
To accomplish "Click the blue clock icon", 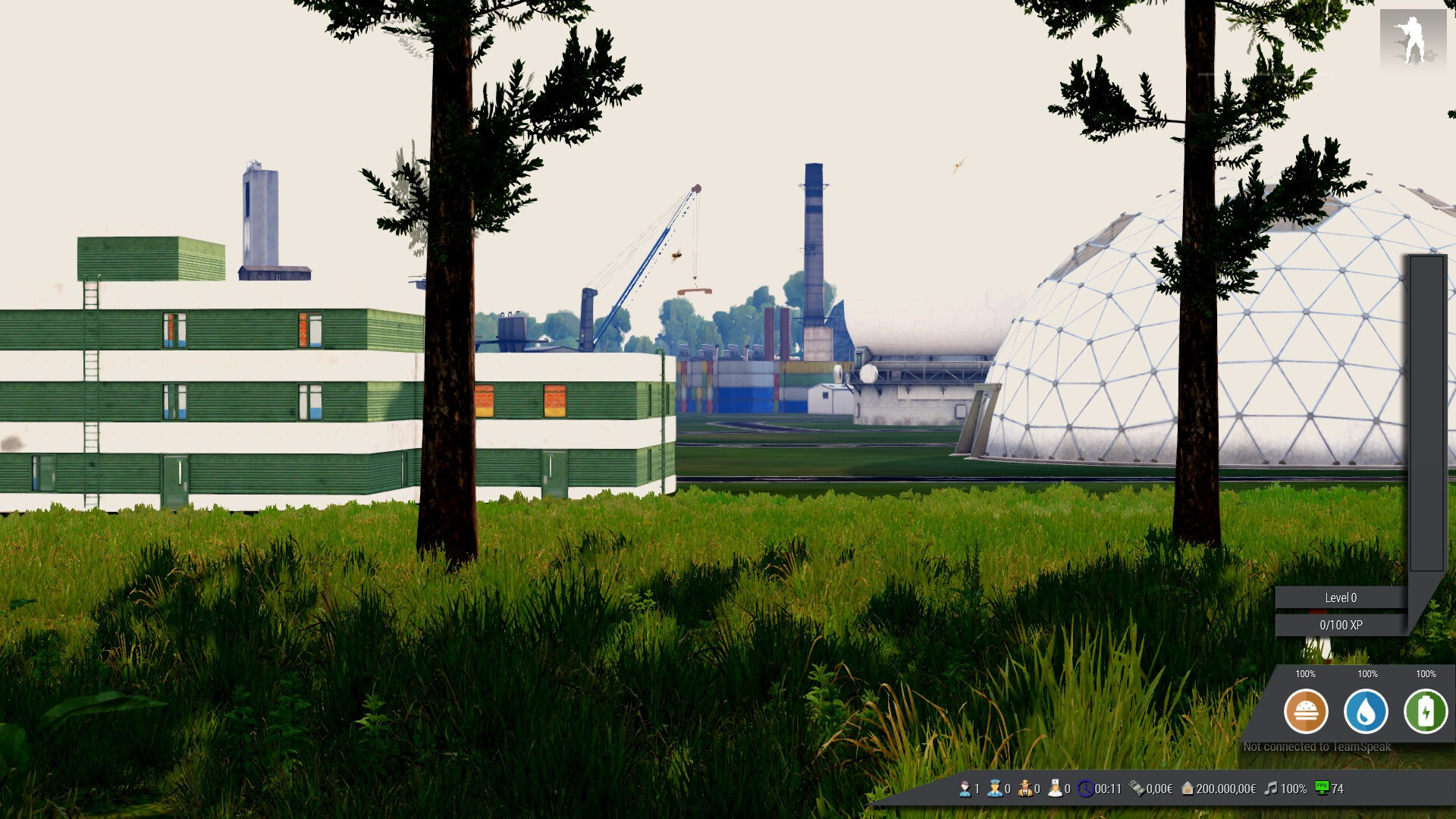I will pos(1086,789).
